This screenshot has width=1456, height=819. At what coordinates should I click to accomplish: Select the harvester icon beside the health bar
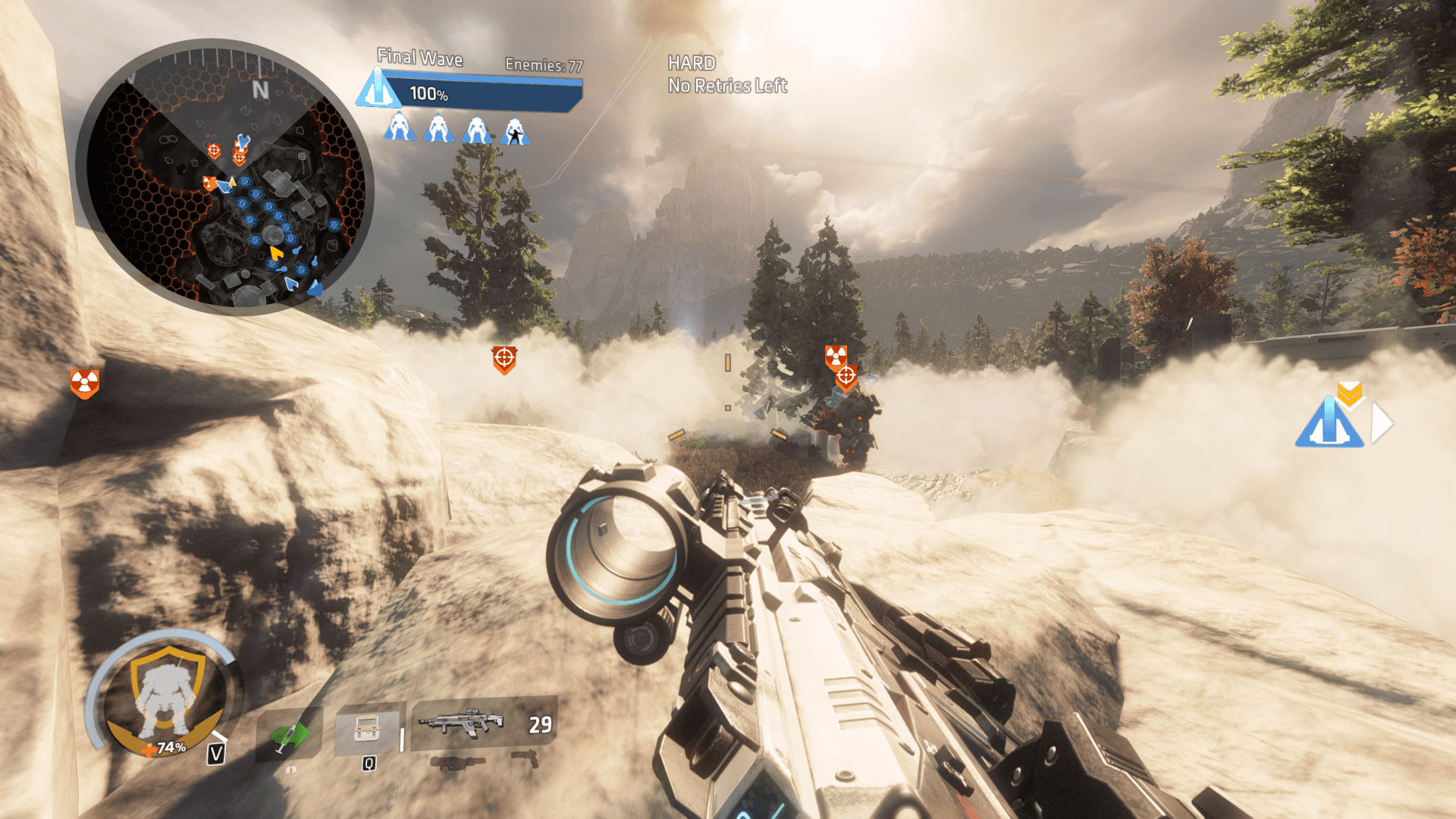point(377,90)
